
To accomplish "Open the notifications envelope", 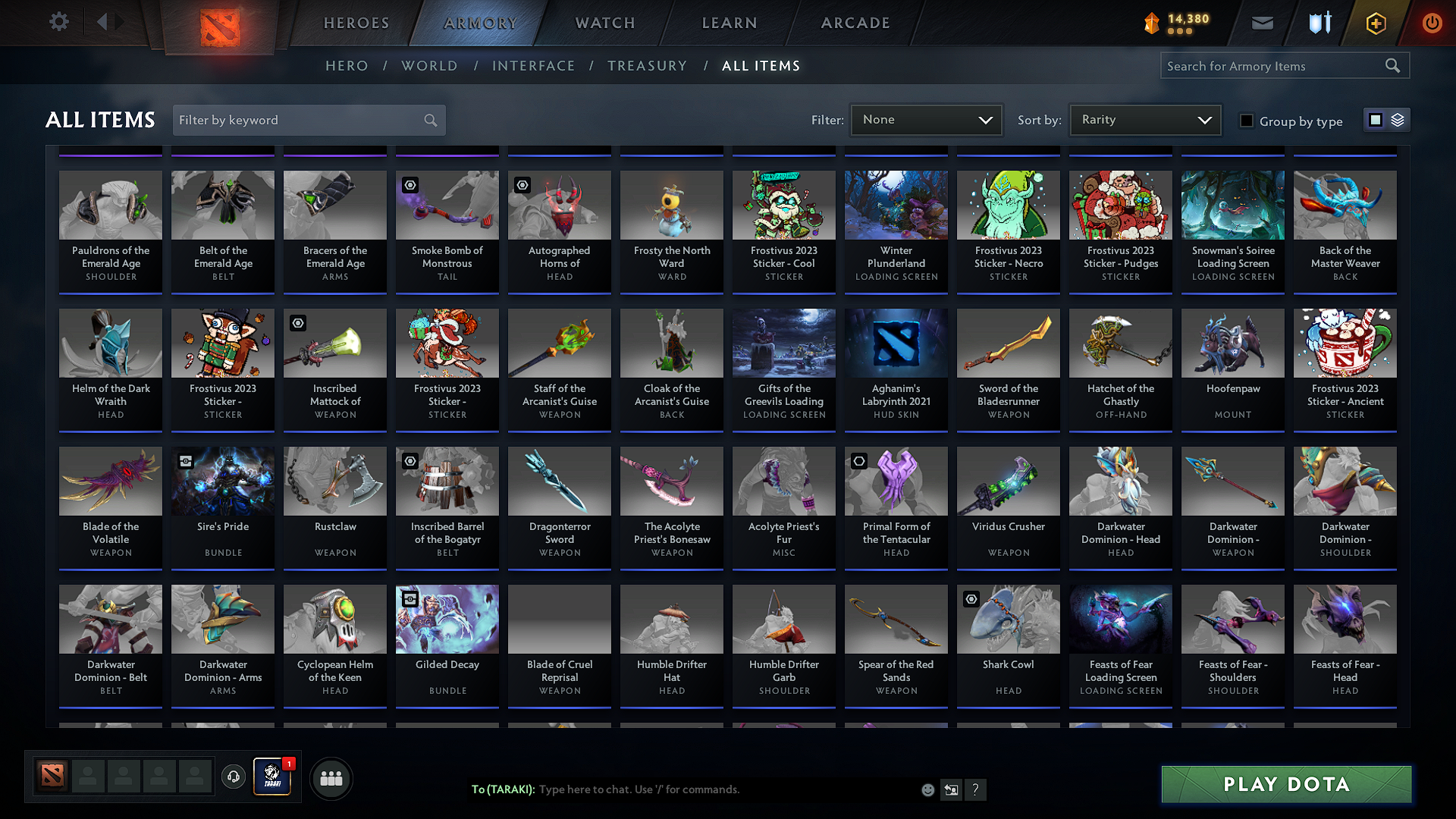I will coord(1262,23).
